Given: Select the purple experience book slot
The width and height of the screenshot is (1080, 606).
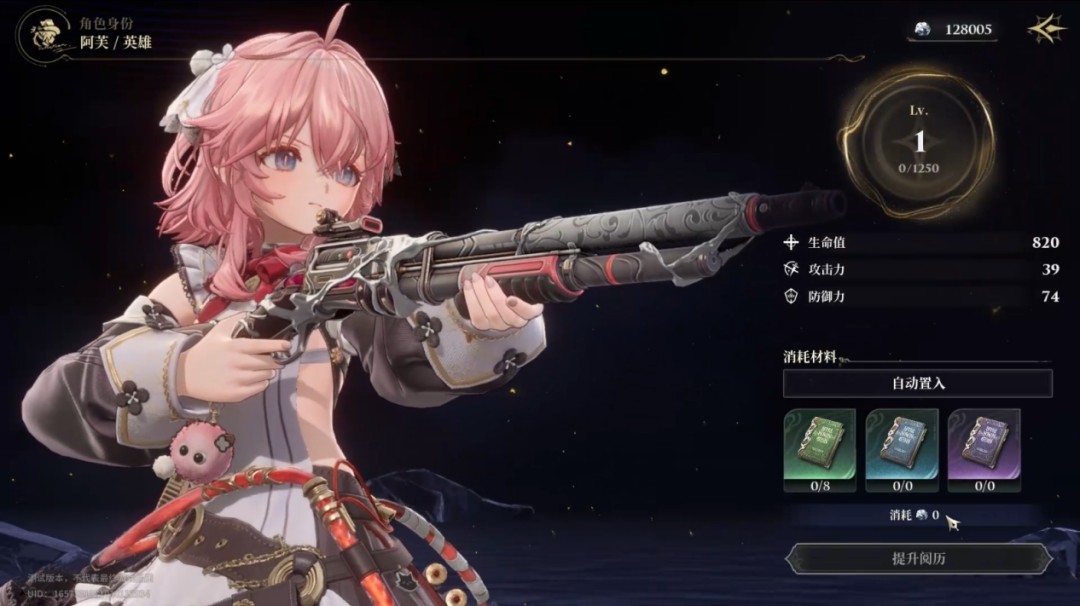Looking at the screenshot, I should [983, 444].
